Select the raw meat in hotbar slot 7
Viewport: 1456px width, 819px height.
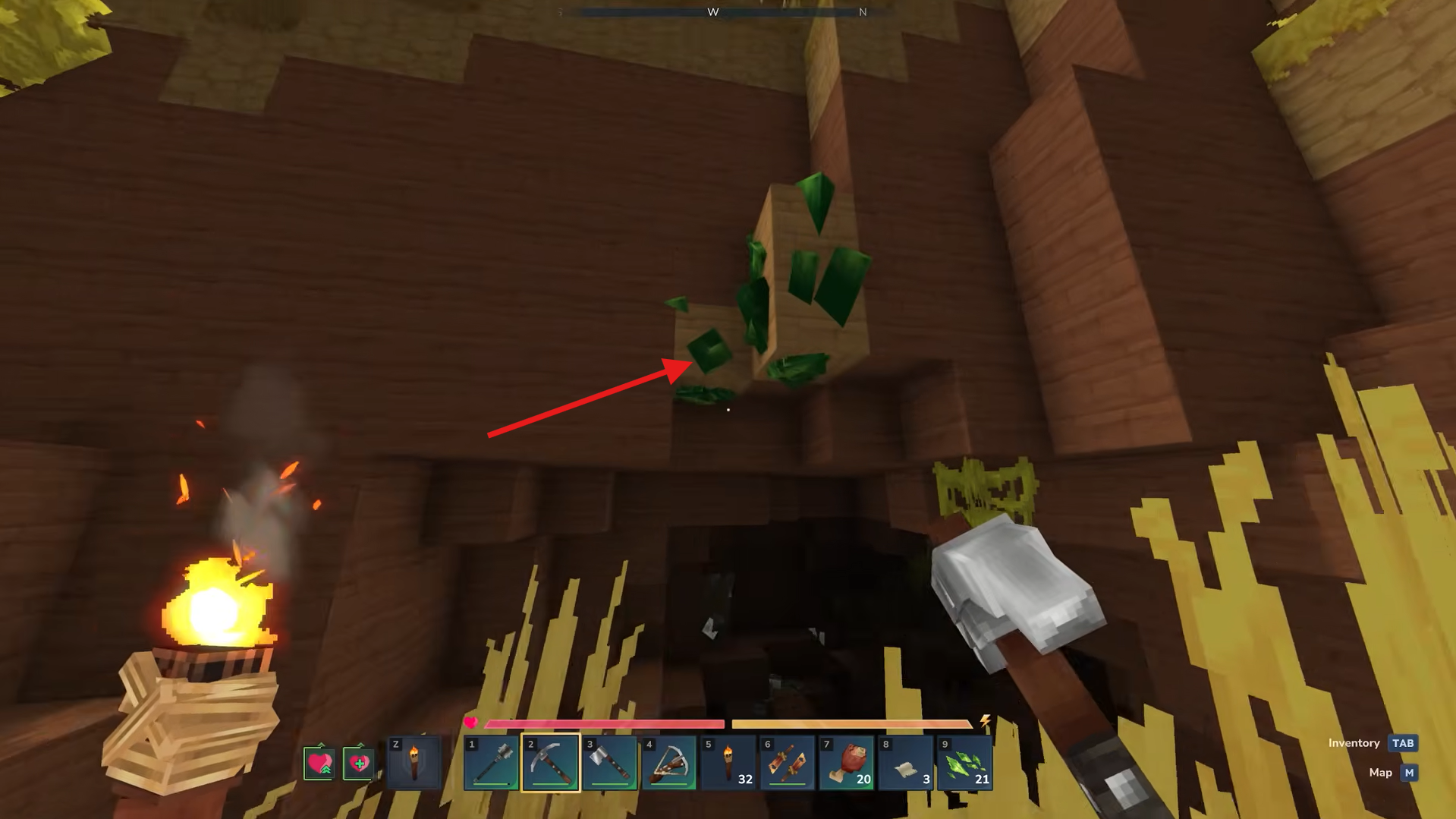pos(846,763)
